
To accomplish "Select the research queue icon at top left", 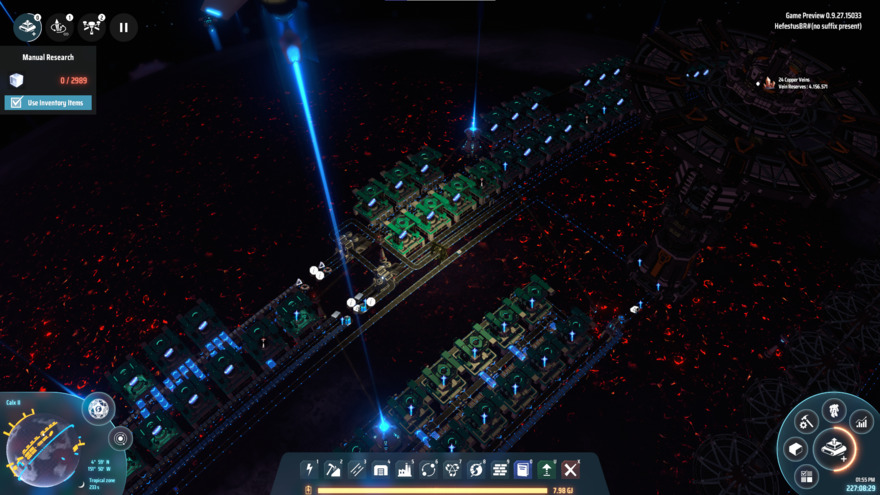I will click(x=28, y=27).
